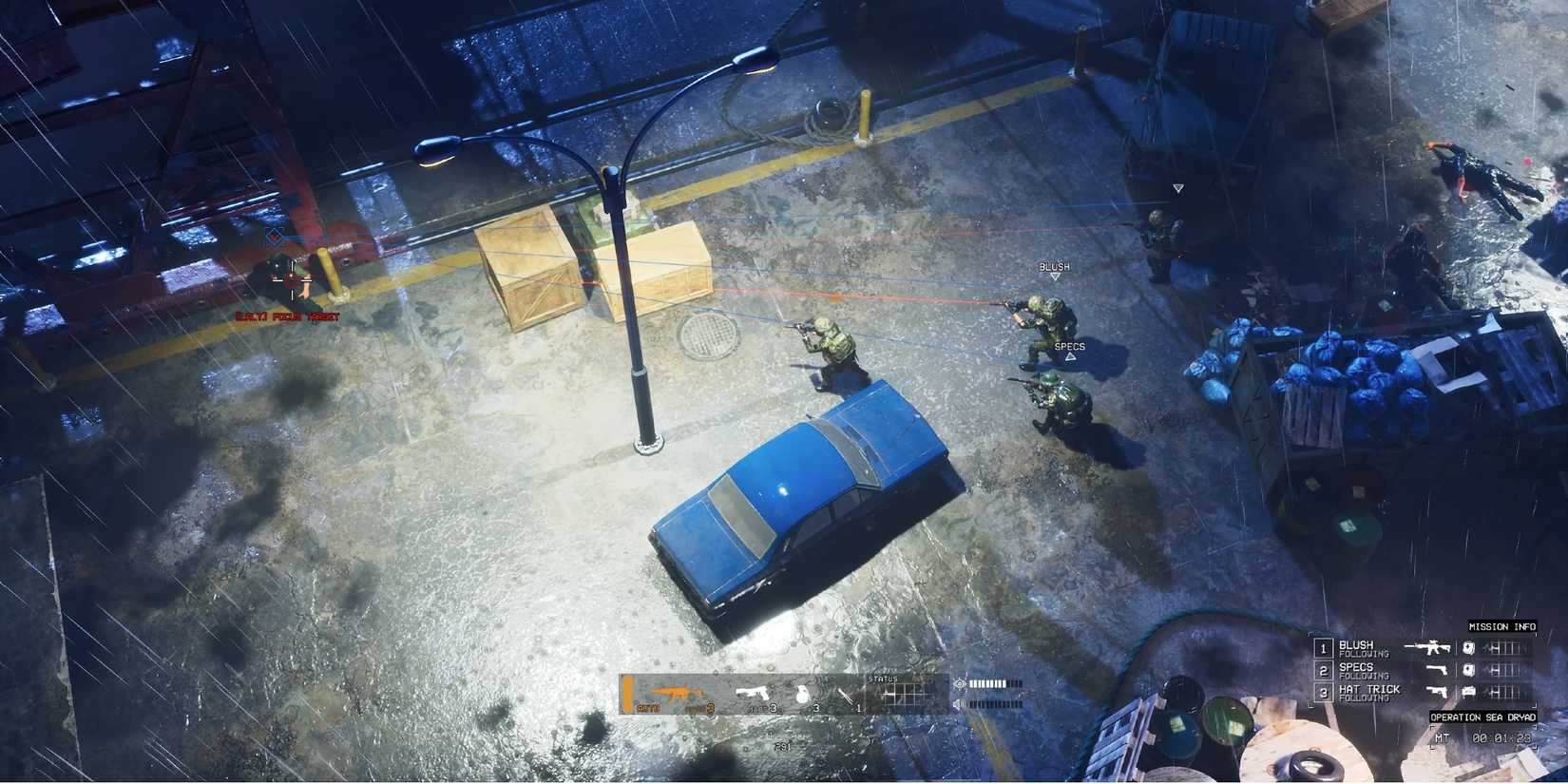Click HAT TRICK's weapon icon in the squad panel
Viewport: 1568px width, 784px height.
click(1438, 692)
